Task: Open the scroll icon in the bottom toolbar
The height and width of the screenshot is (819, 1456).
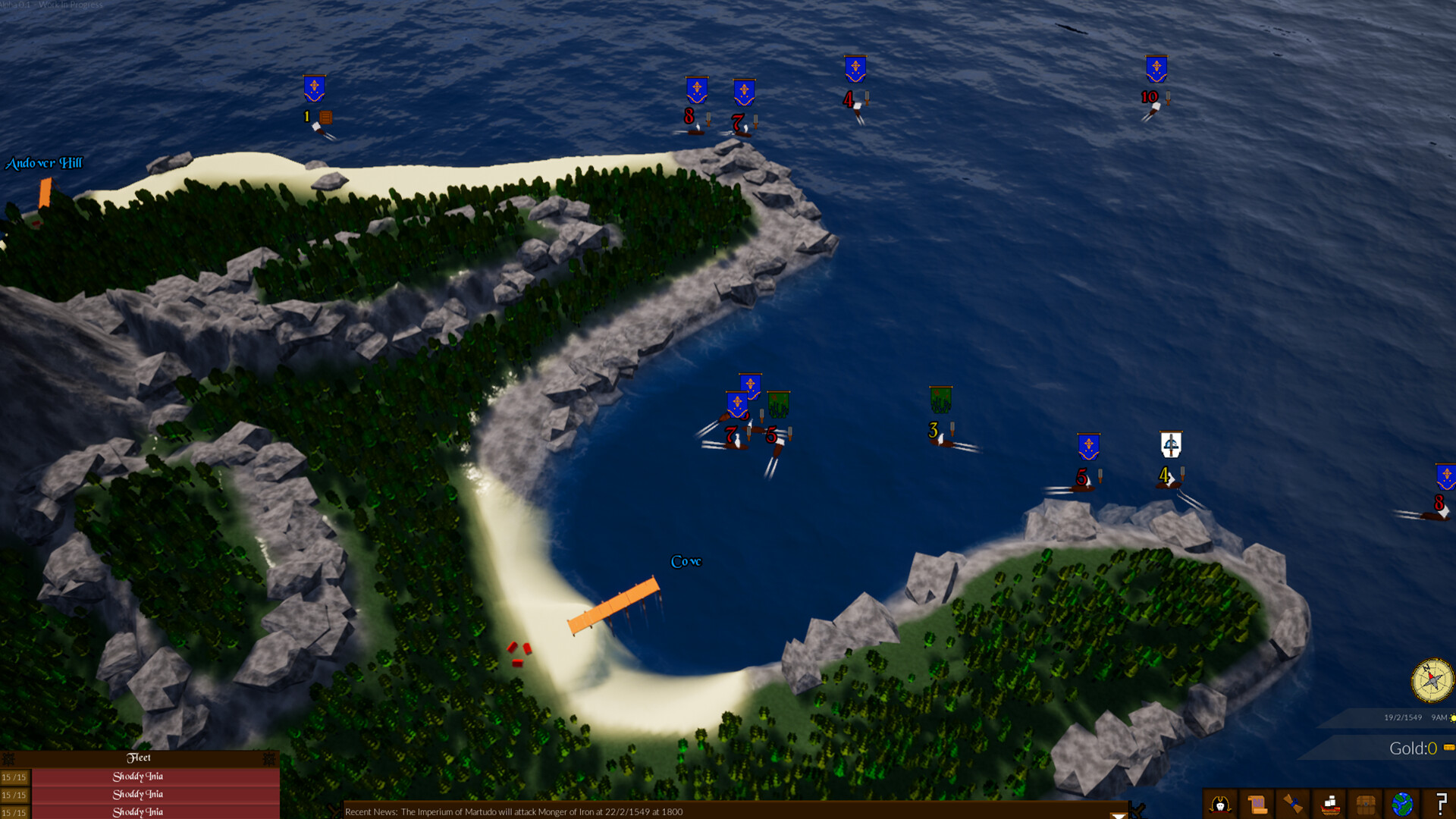Action: (x=1257, y=805)
